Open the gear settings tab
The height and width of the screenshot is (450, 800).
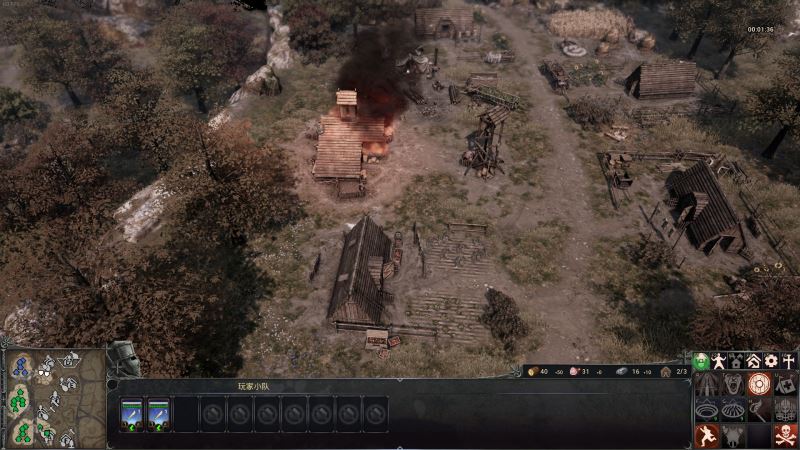pyautogui.click(x=771, y=361)
